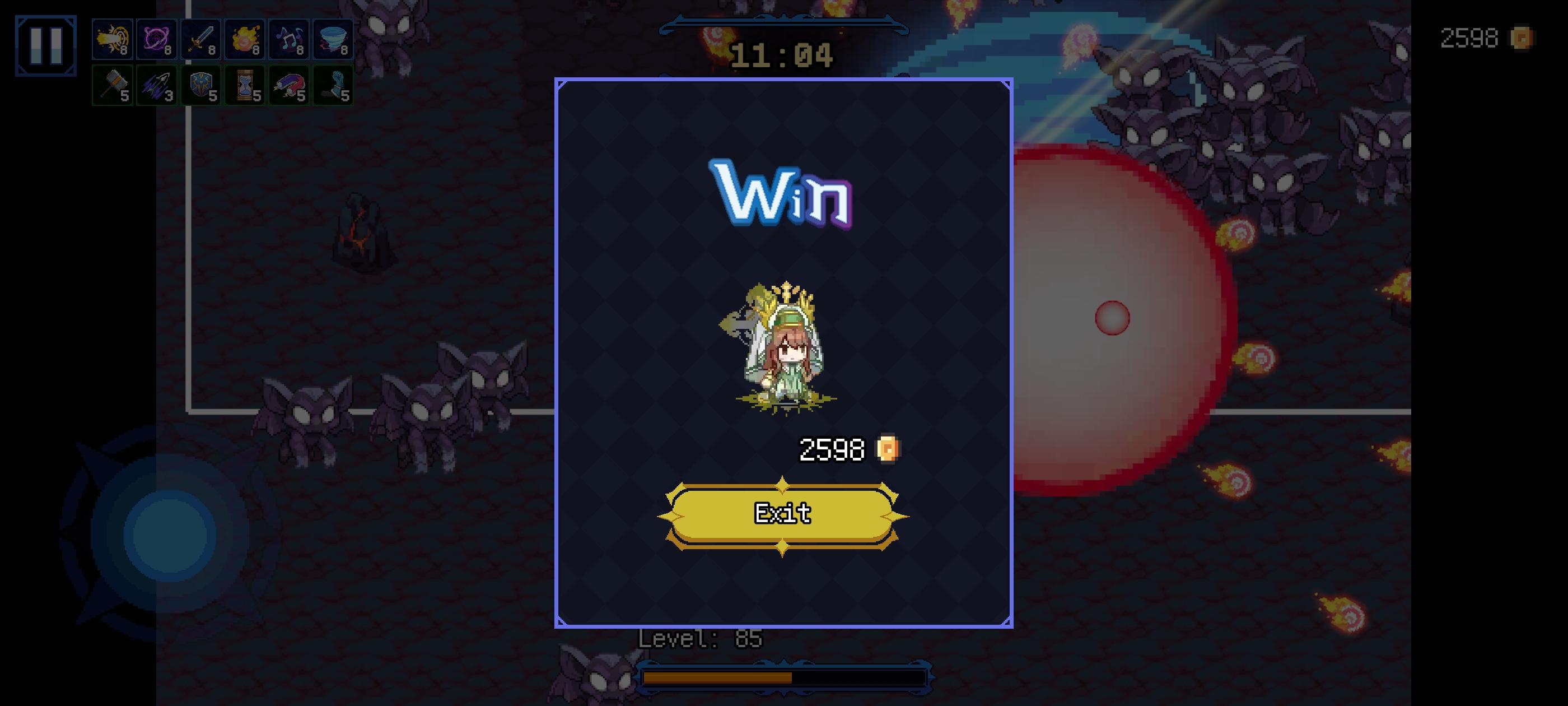
Task: Tap the hammer passive item icon
Action: click(112, 85)
